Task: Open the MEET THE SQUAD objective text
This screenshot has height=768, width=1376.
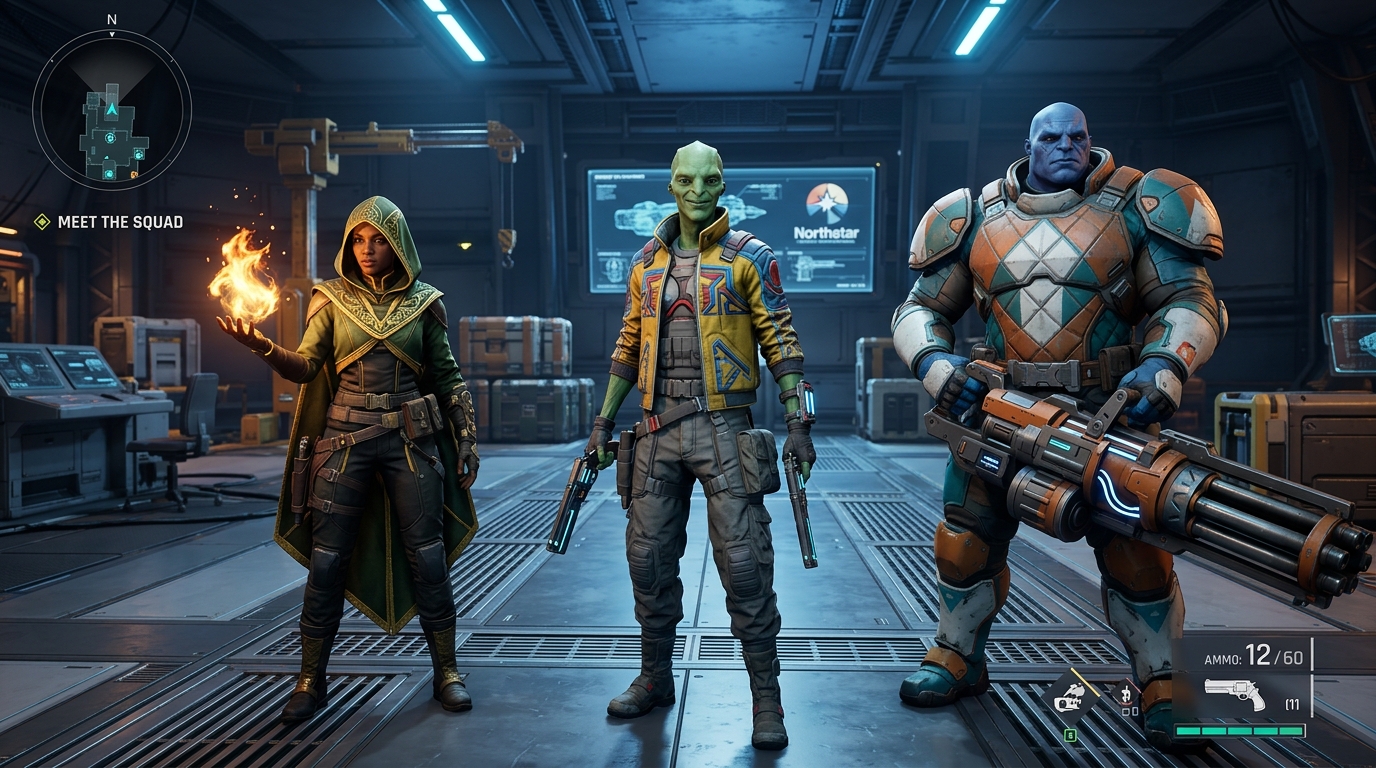Action: [x=120, y=222]
